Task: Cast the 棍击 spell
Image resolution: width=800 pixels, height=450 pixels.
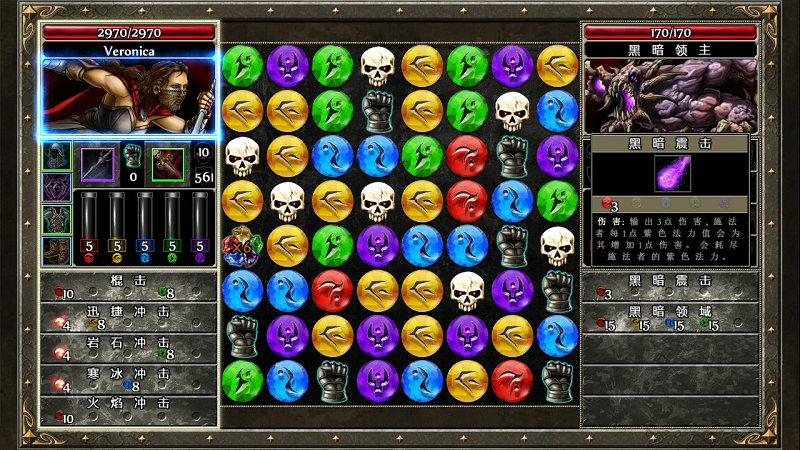Action: [x=130, y=287]
